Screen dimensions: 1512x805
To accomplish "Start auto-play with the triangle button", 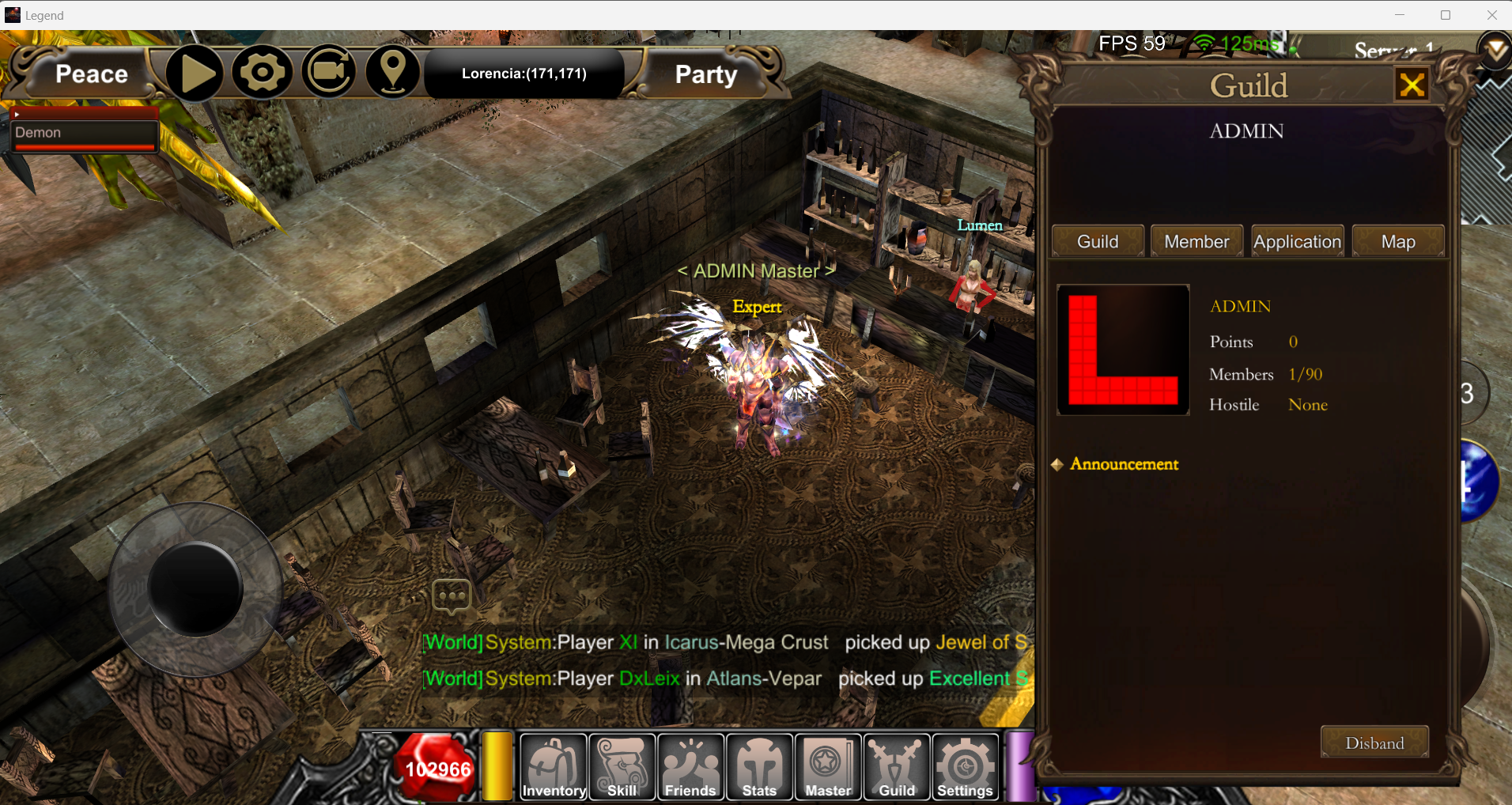I will click(195, 74).
